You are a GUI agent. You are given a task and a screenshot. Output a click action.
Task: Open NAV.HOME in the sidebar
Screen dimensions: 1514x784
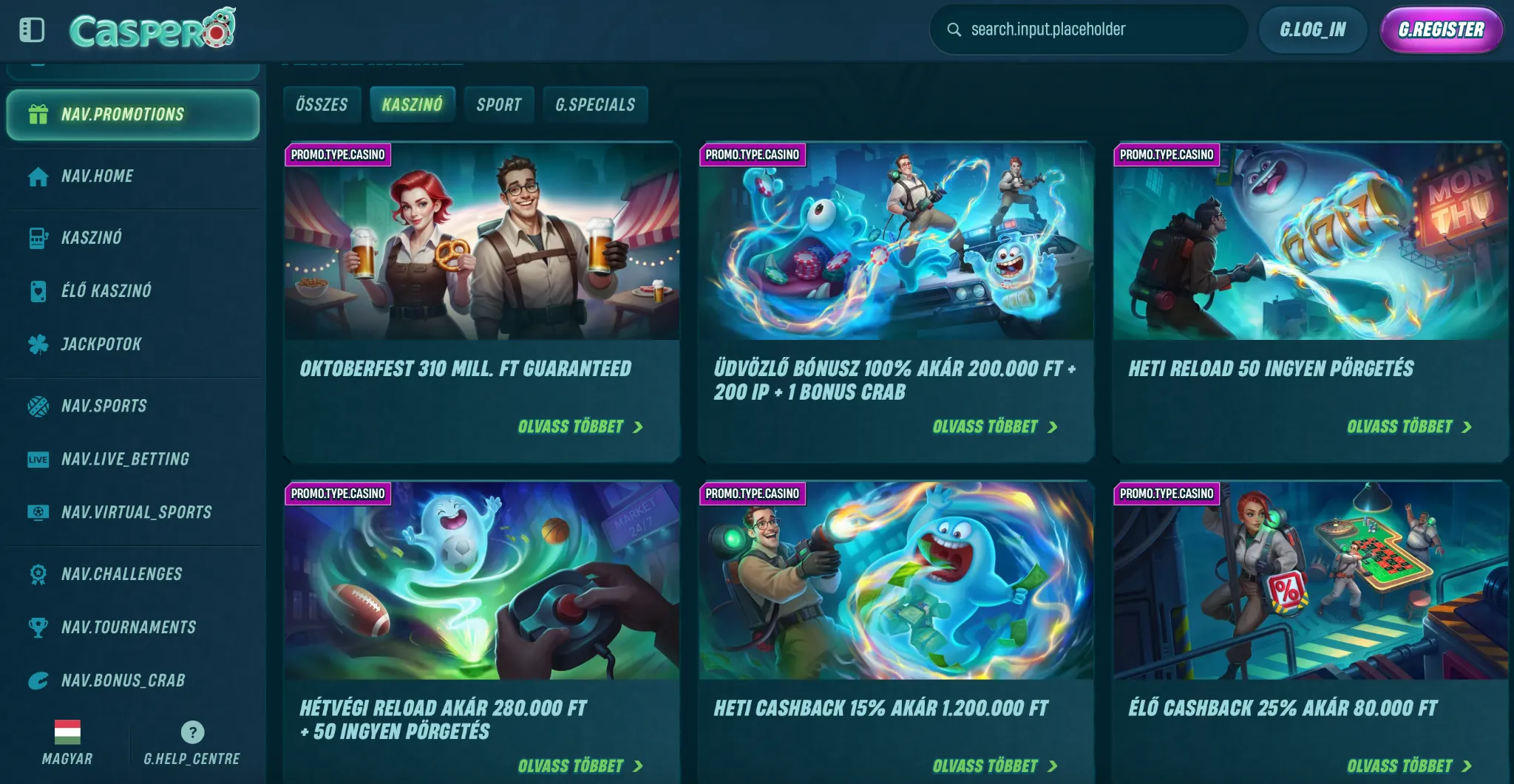pos(98,176)
